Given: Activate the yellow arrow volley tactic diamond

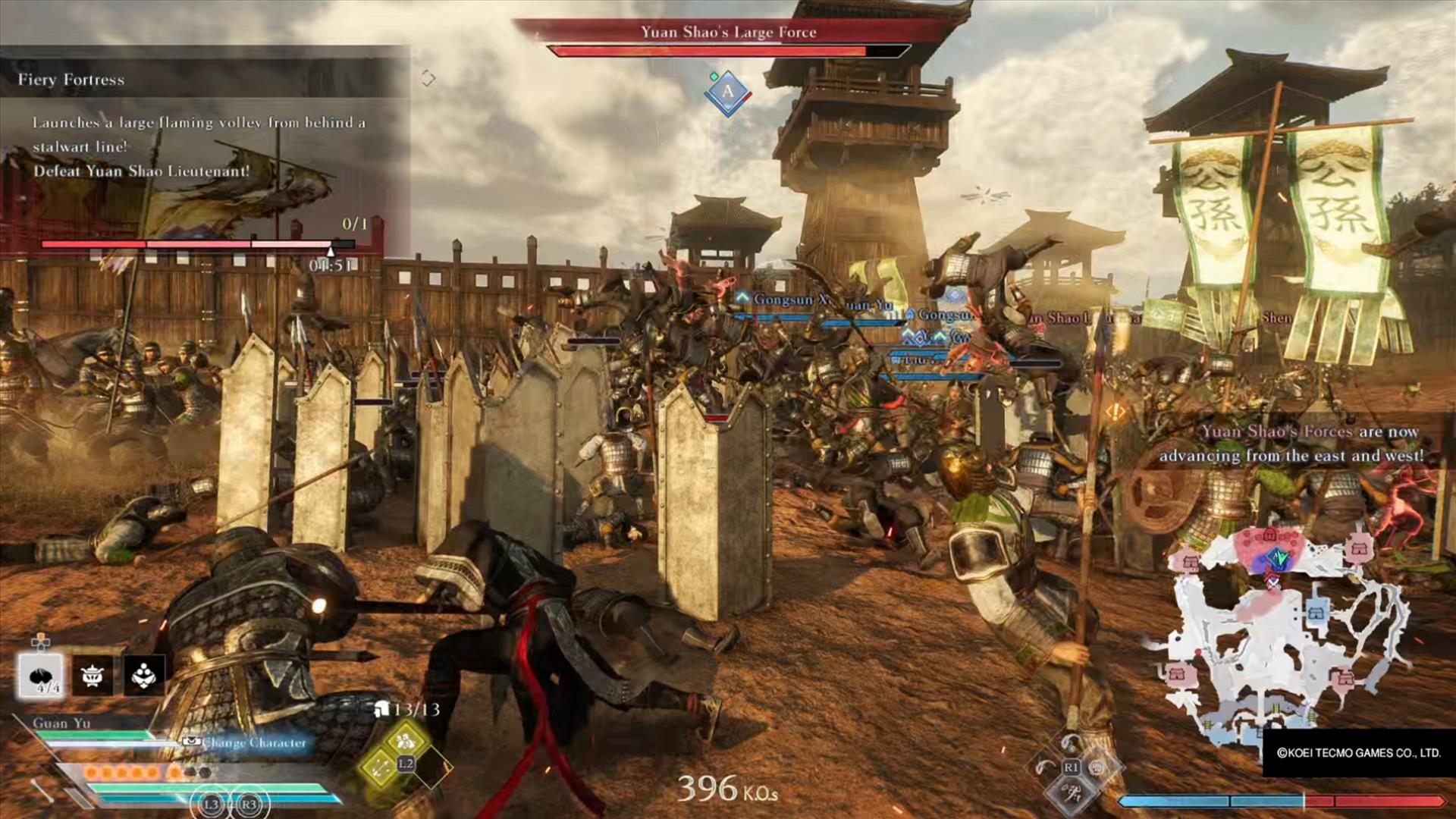Looking at the screenshot, I should pyautogui.click(x=380, y=767).
